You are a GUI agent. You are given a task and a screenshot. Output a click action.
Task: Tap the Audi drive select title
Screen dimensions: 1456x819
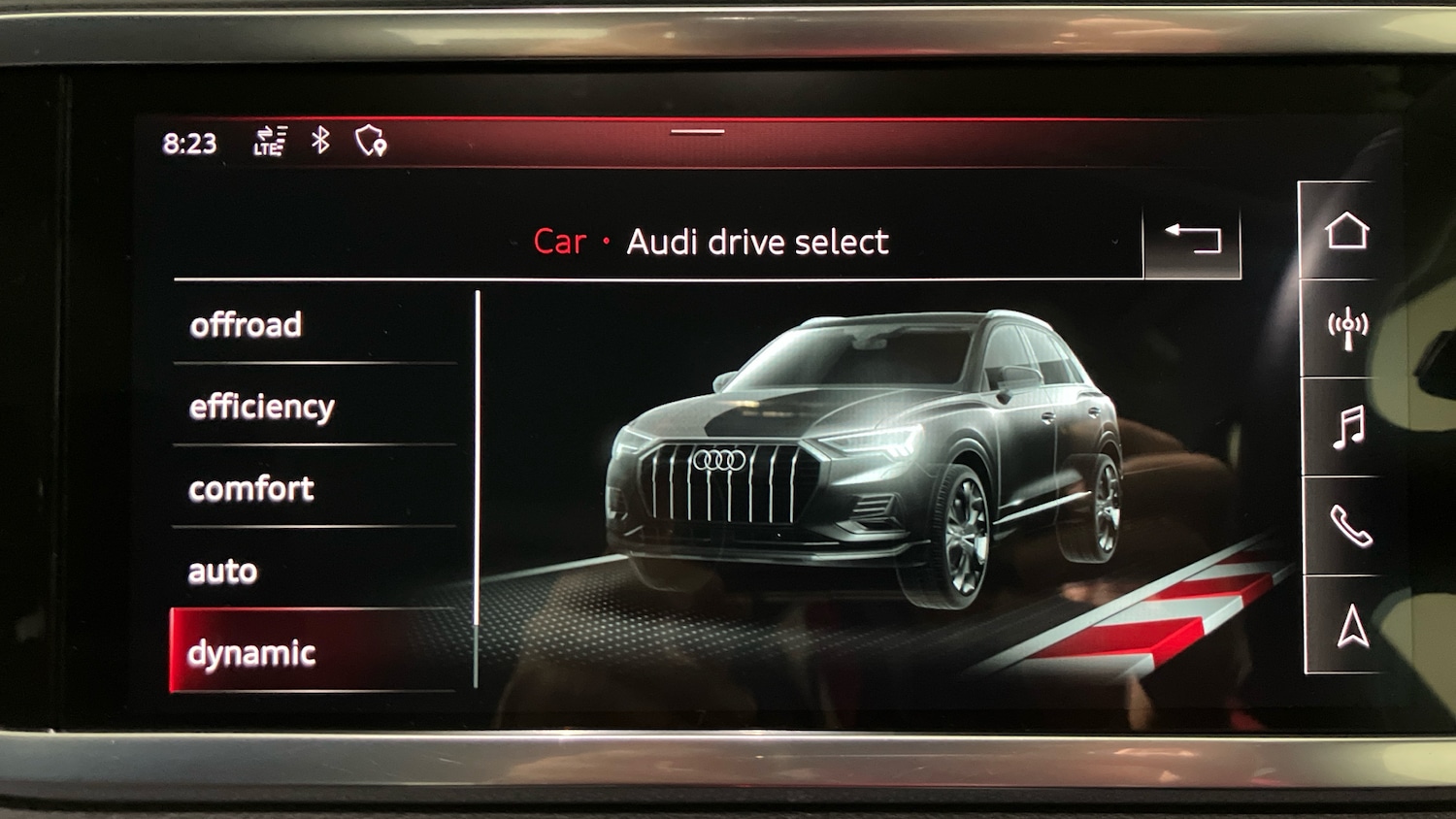(x=758, y=242)
